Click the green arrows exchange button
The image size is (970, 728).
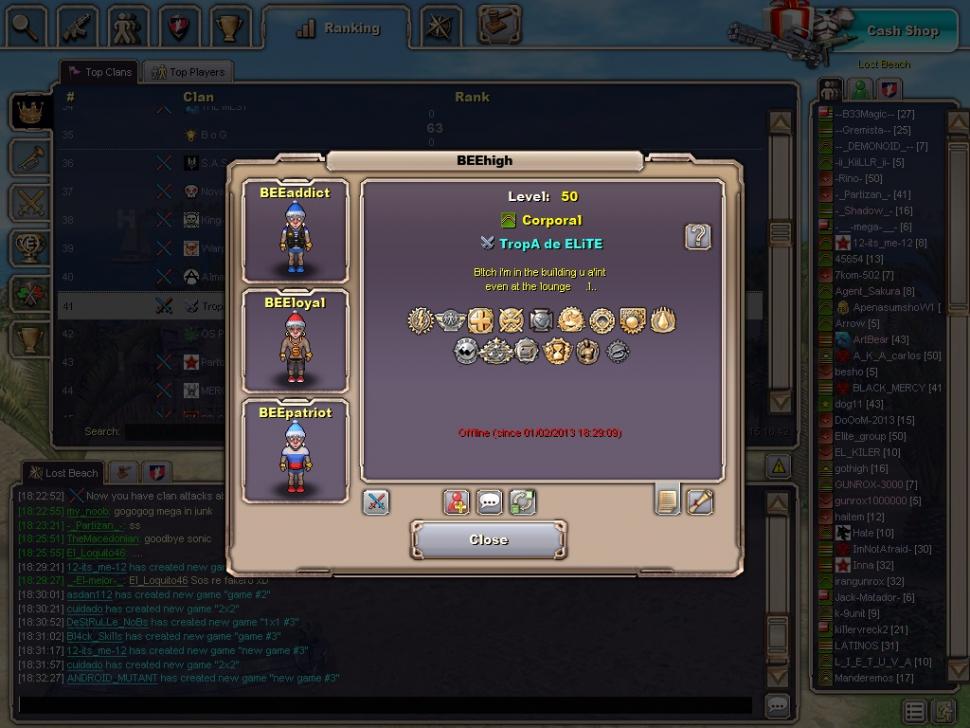click(x=522, y=502)
